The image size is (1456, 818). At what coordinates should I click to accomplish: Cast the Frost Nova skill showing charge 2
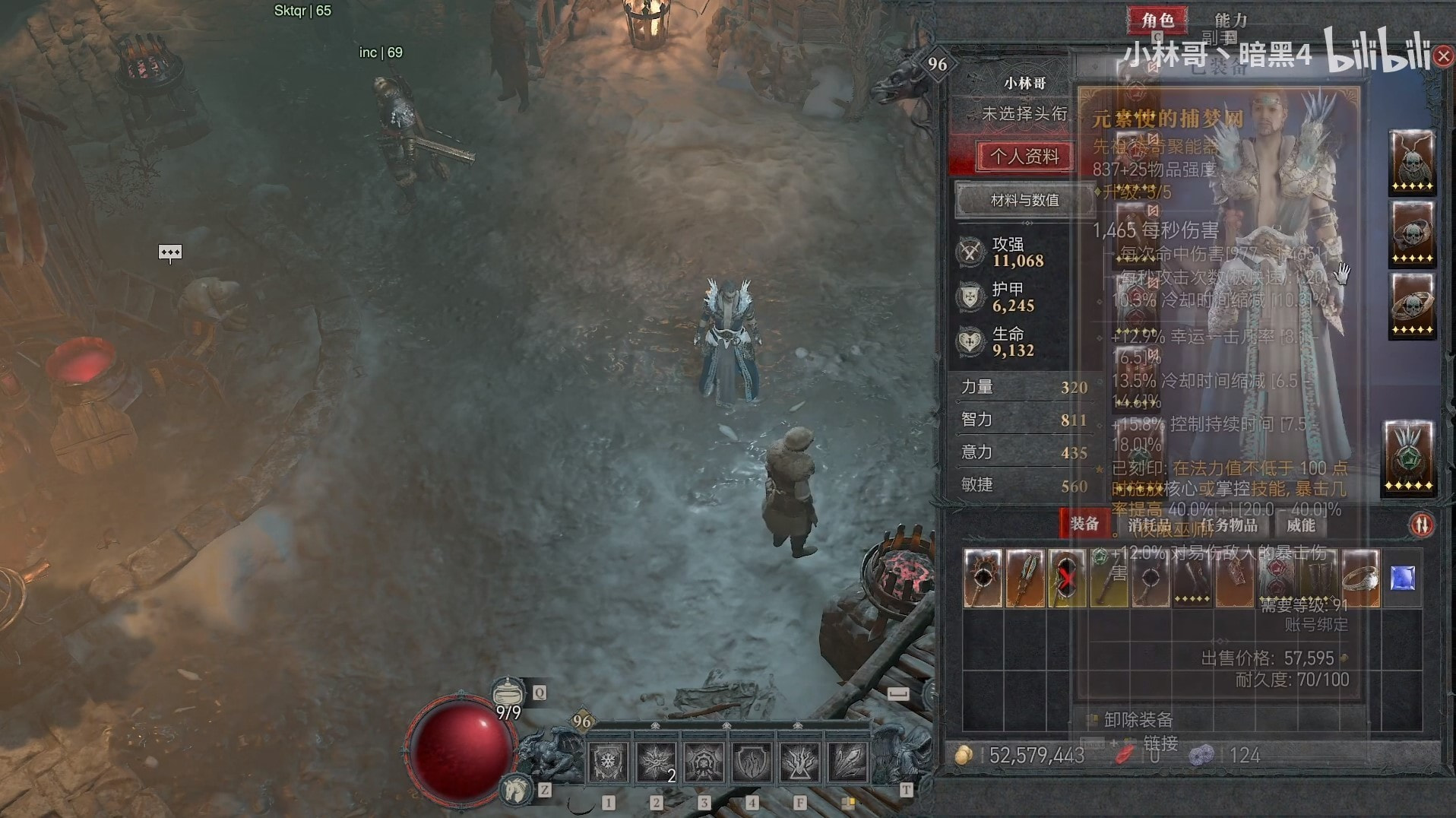coord(656,761)
